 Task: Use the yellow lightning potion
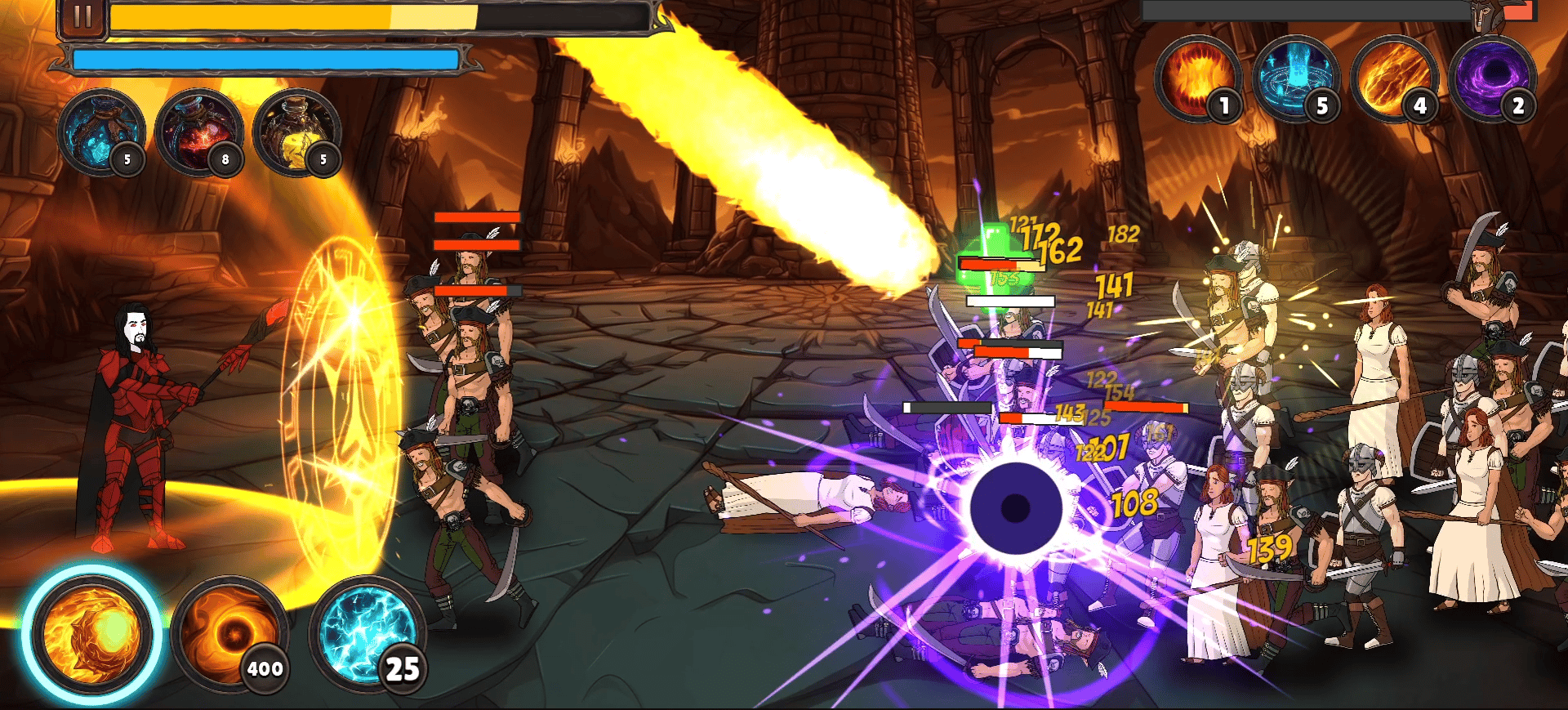(296, 131)
